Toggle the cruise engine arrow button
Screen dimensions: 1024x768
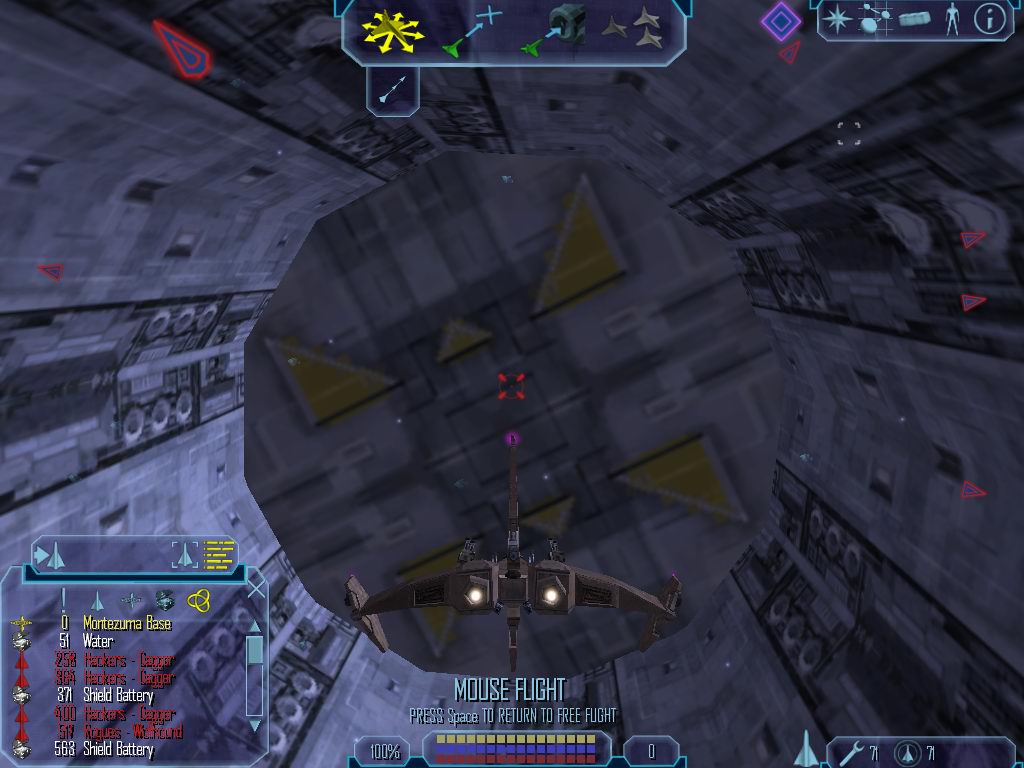point(392,90)
